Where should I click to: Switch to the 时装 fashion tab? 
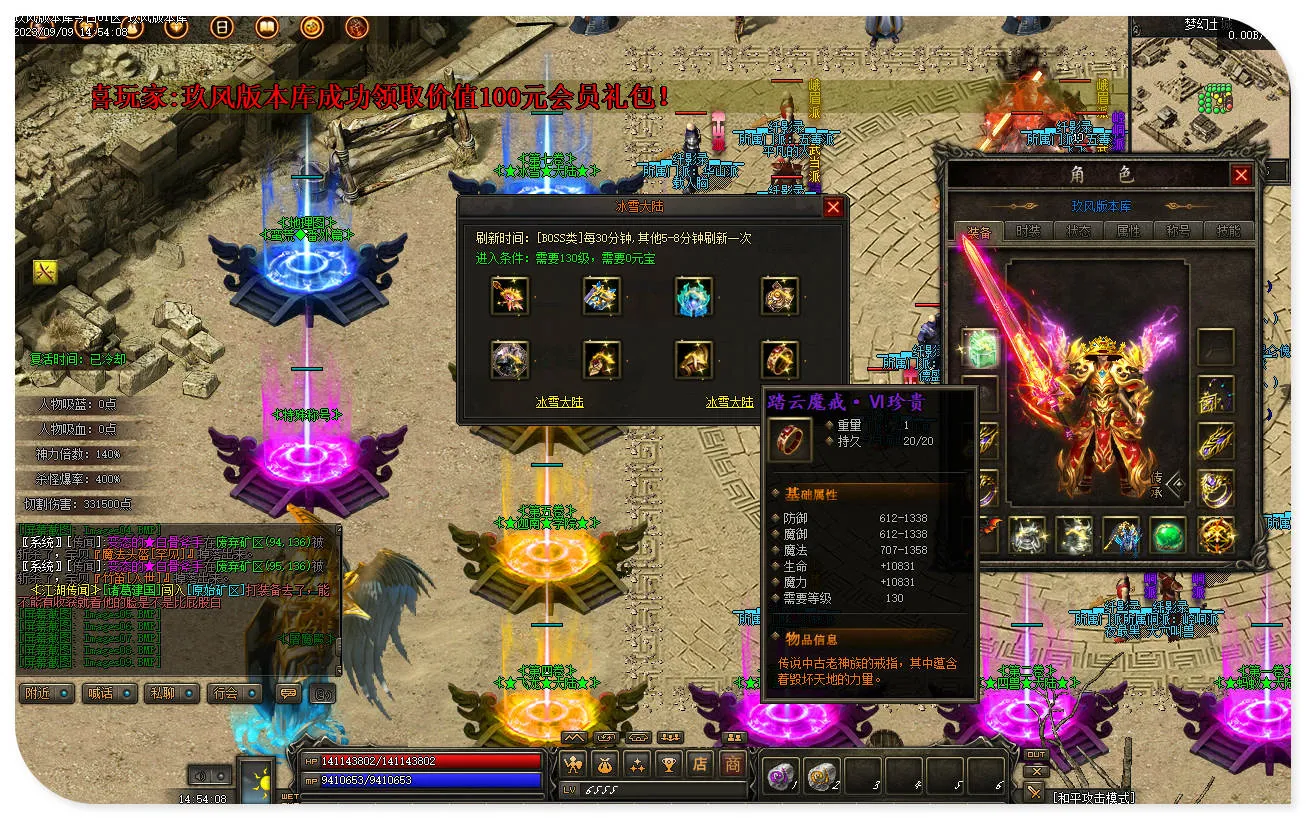click(x=1028, y=231)
